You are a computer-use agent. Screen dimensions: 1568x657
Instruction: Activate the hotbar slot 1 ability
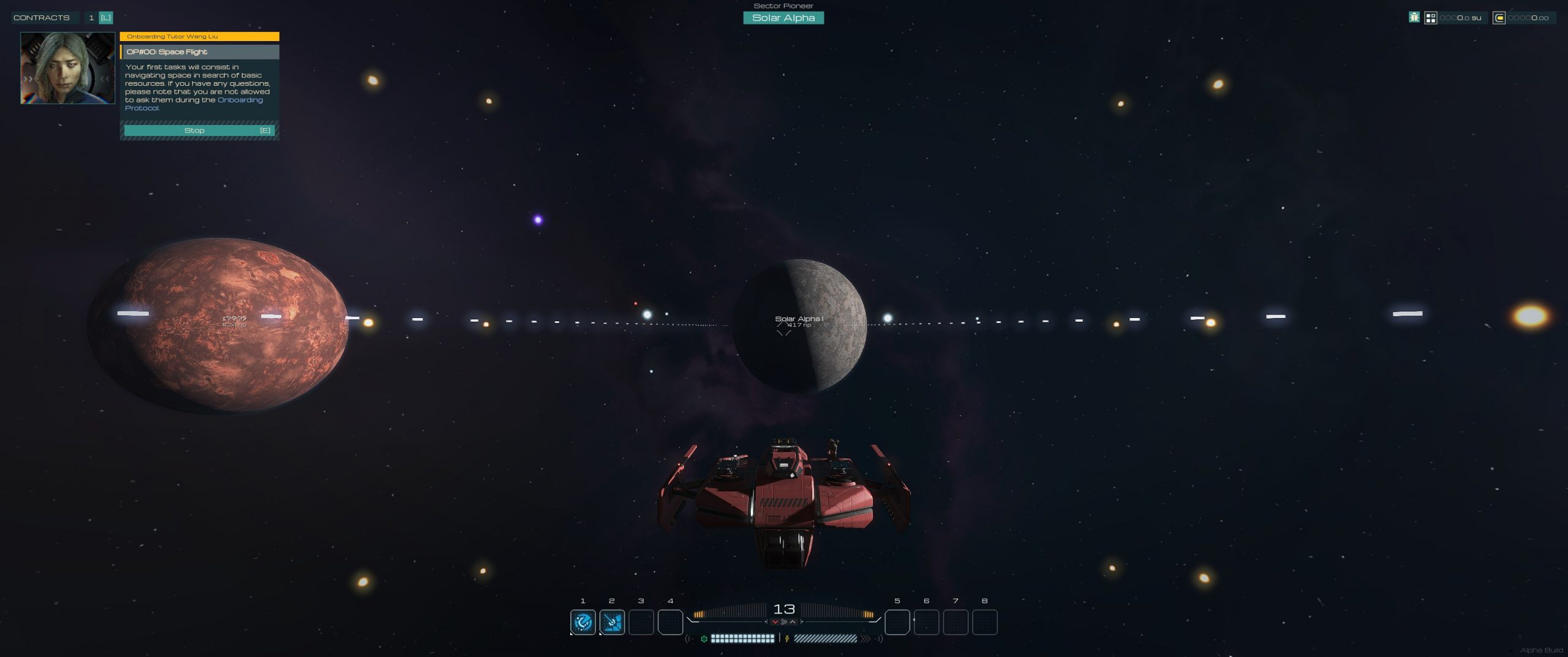click(x=582, y=622)
